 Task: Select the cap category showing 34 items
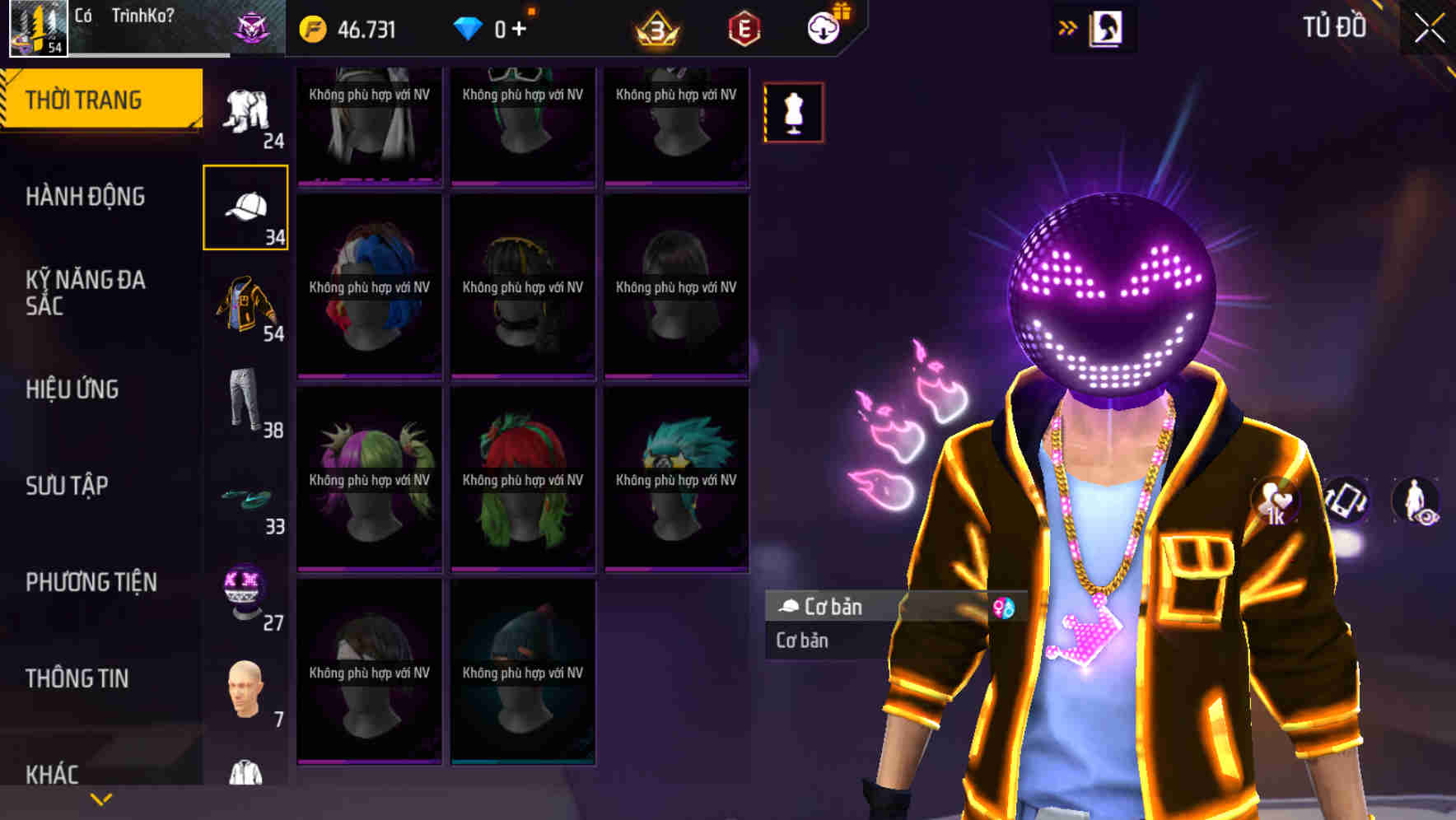coord(245,206)
